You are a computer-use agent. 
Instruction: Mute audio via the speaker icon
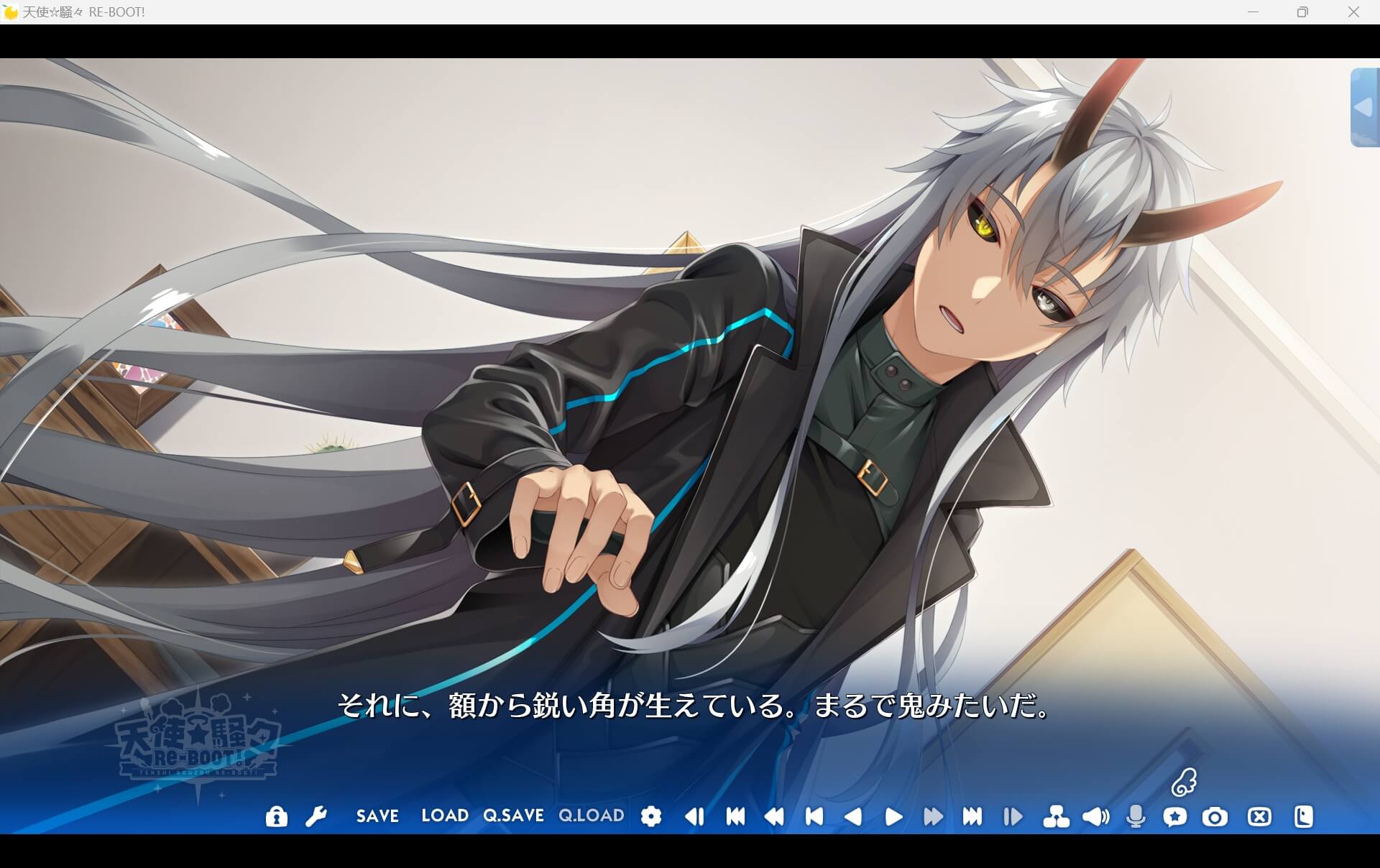click(1095, 816)
